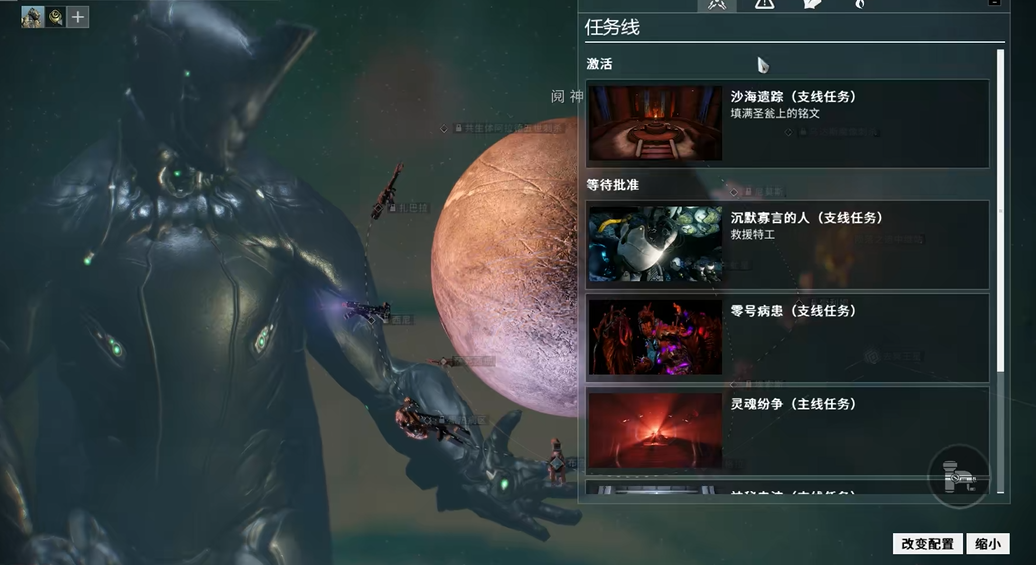The width and height of the screenshot is (1036, 565).
Task: Open the 沙海遗踪 quest thumbnail
Action: click(655, 124)
